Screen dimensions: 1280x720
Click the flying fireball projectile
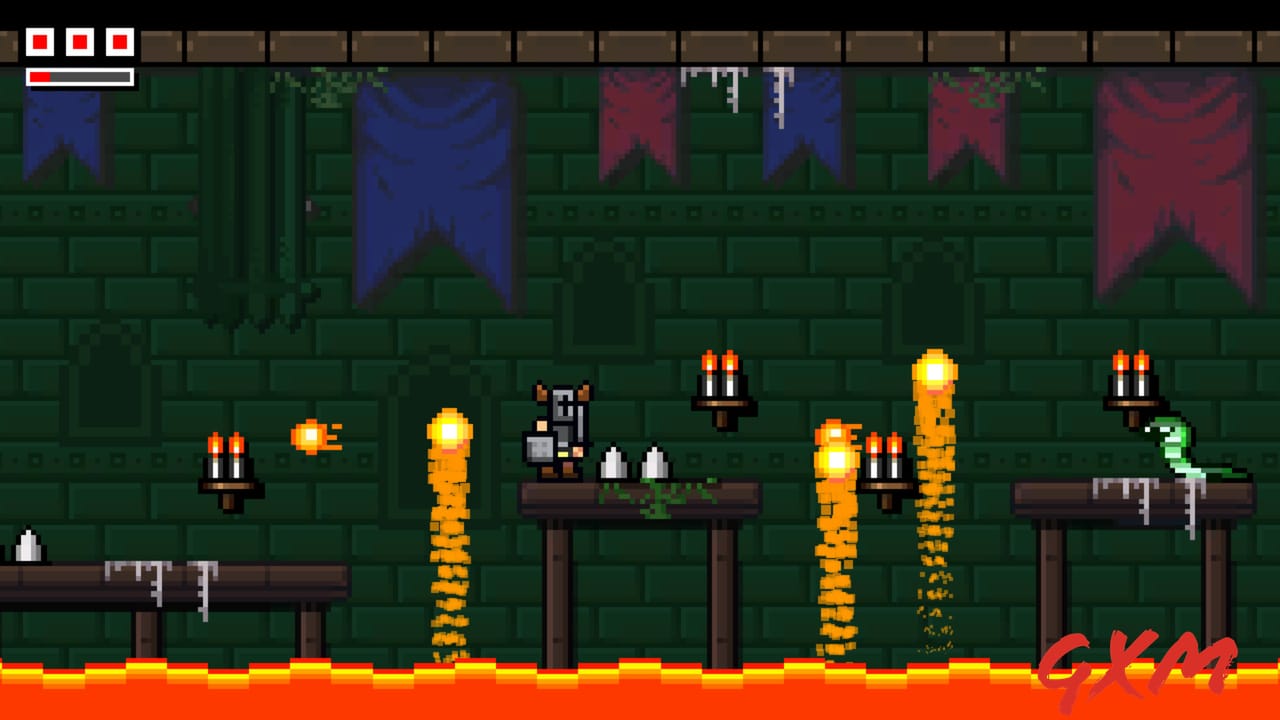point(315,435)
